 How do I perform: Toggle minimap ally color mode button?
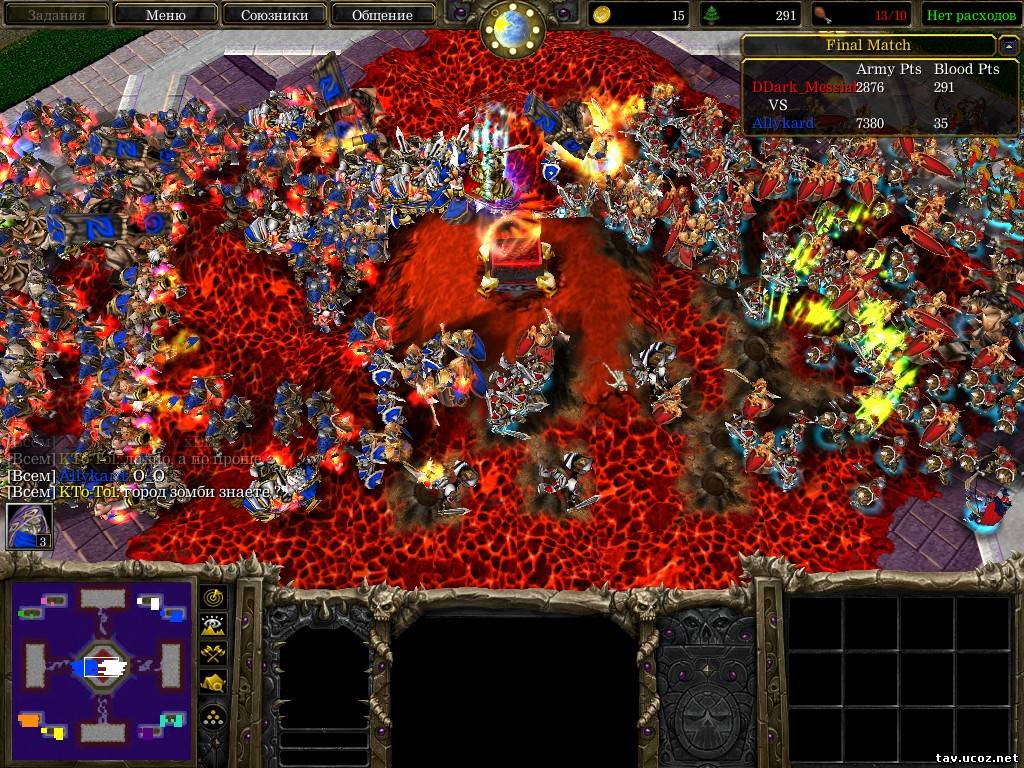(214, 654)
